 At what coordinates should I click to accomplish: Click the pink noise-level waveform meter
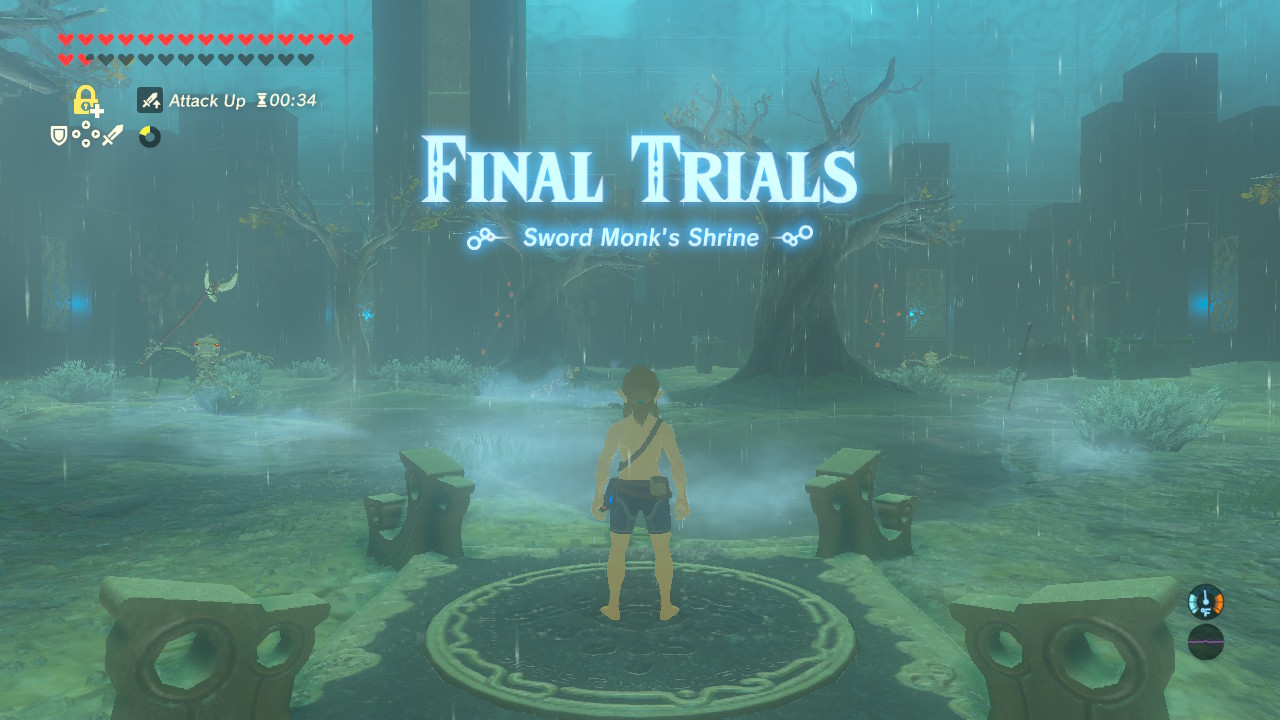click(x=1206, y=641)
